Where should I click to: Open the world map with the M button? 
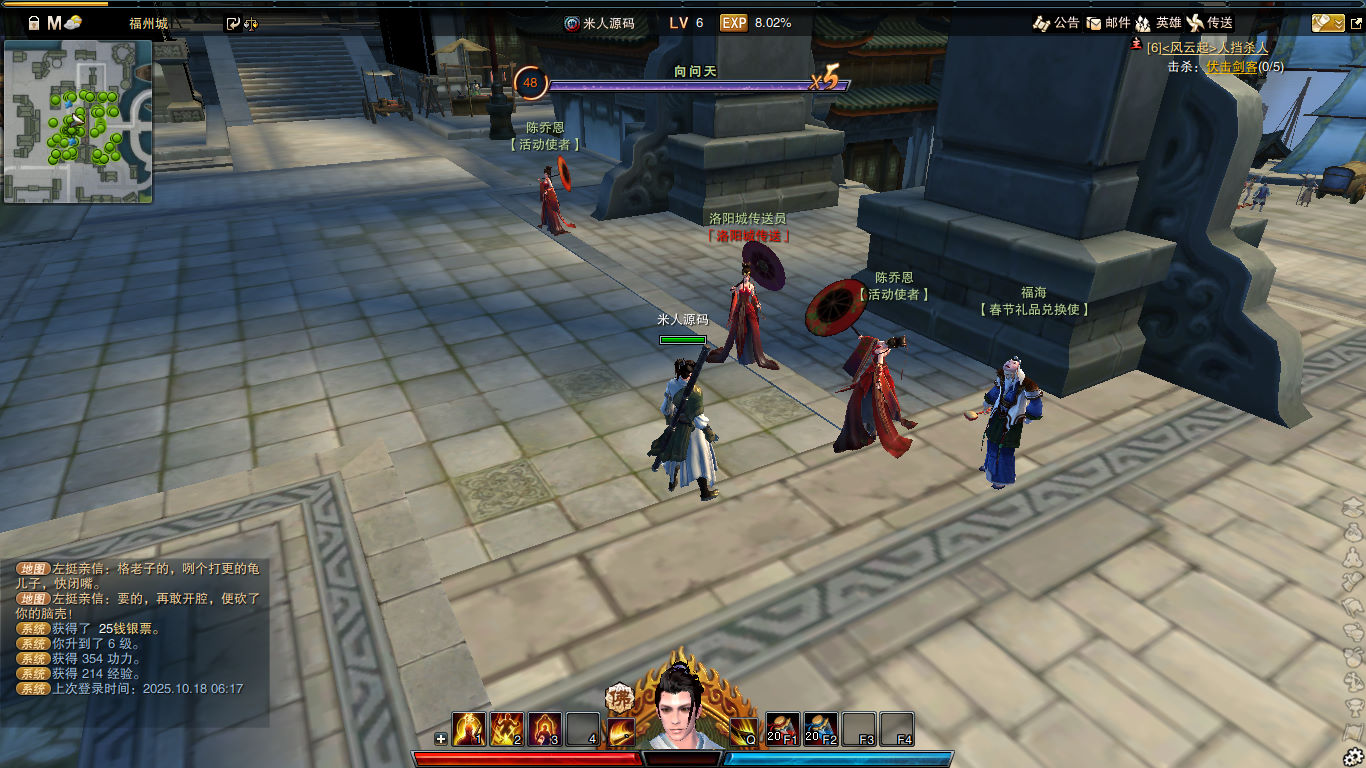click(54, 23)
